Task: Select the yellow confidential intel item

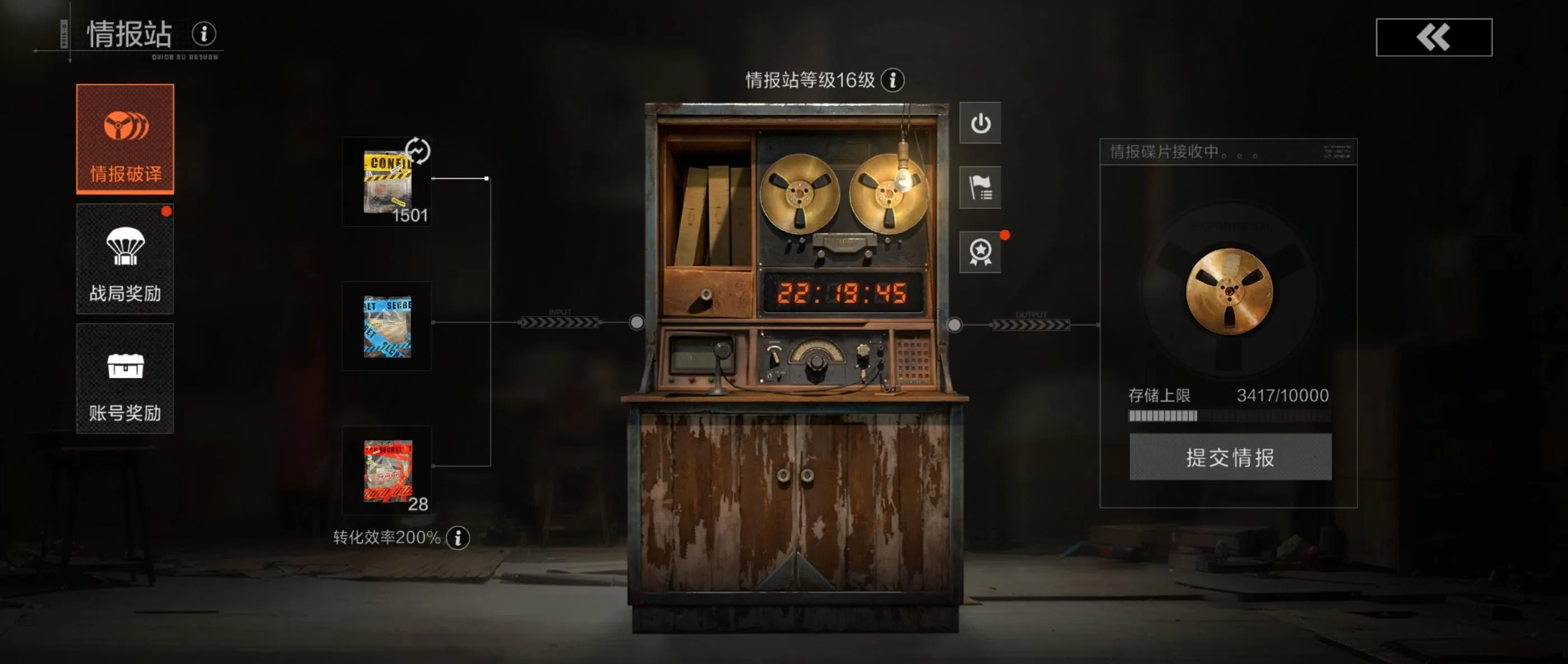Action: coord(387,183)
